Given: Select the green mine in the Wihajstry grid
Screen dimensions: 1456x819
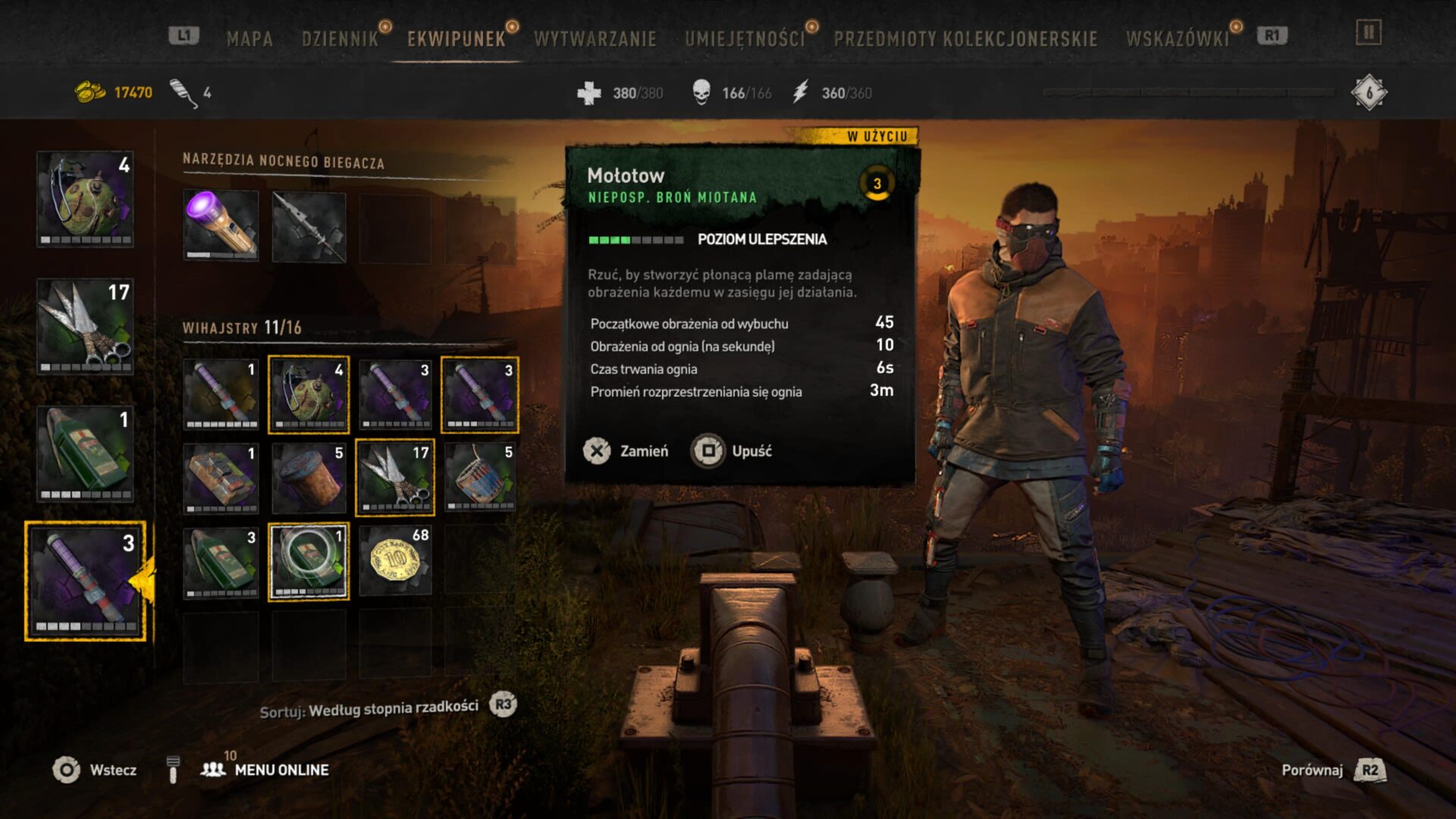Looking at the screenshot, I should pyautogui.click(x=309, y=394).
